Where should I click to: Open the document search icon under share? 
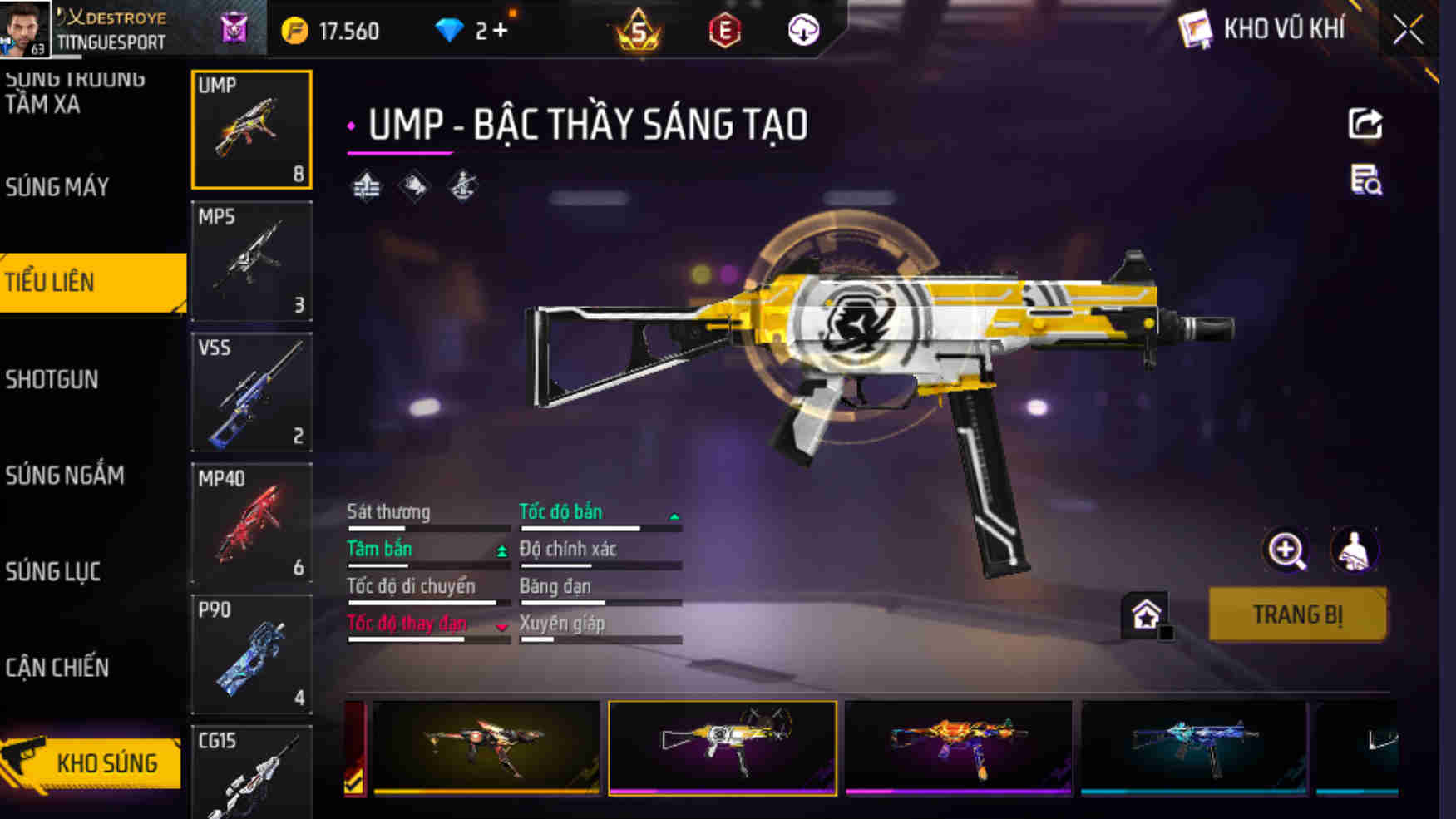tap(1365, 180)
